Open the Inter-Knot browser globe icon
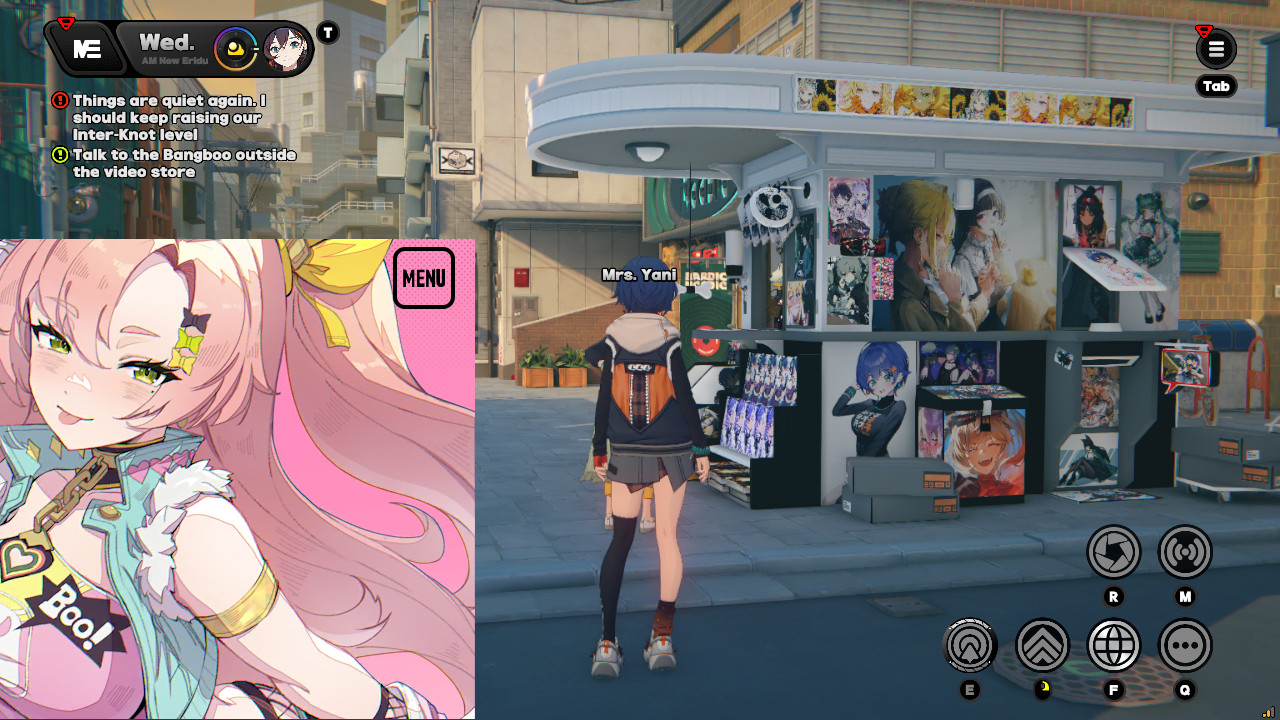Viewport: 1280px width, 720px height. (x=1113, y=646)
